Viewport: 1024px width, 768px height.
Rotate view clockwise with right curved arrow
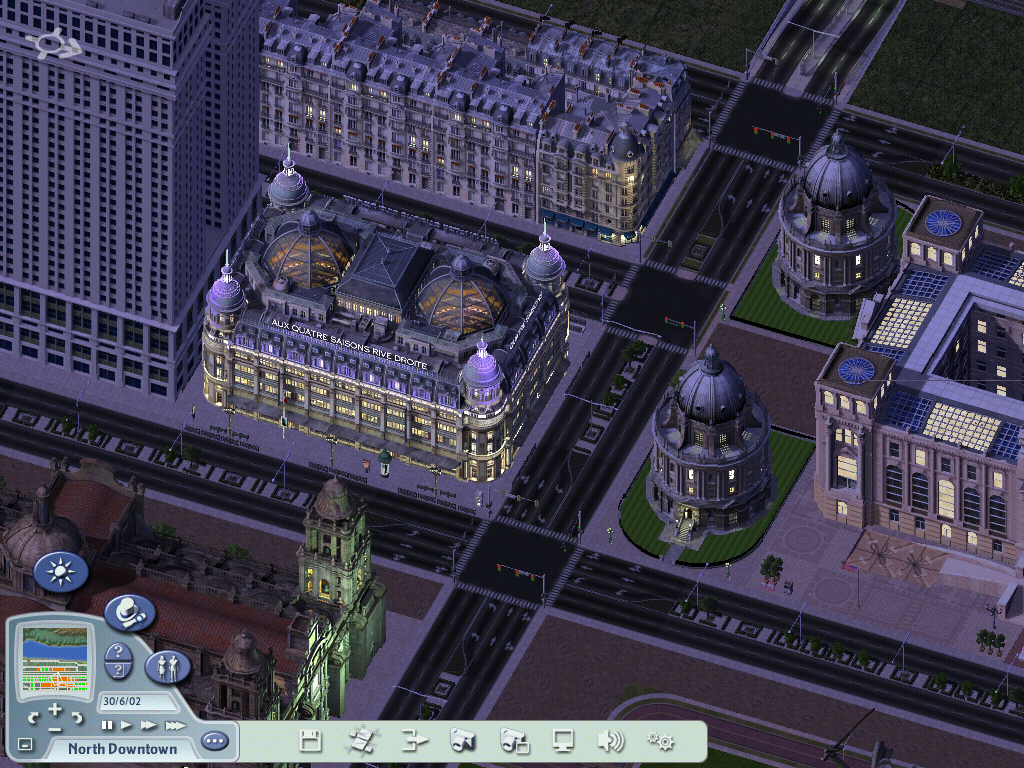78,717
